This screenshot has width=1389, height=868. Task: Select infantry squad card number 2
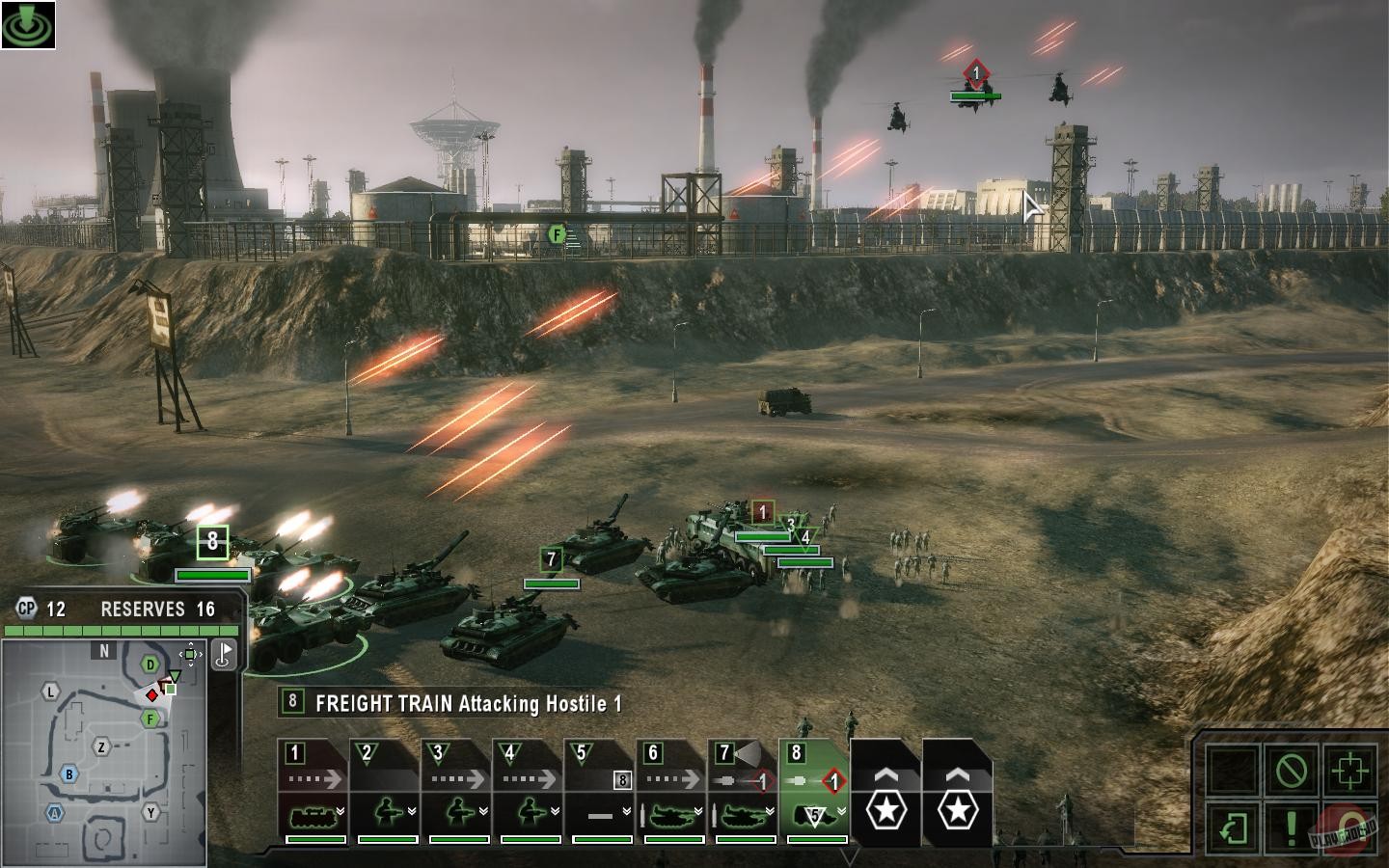(x=386, y=791)
